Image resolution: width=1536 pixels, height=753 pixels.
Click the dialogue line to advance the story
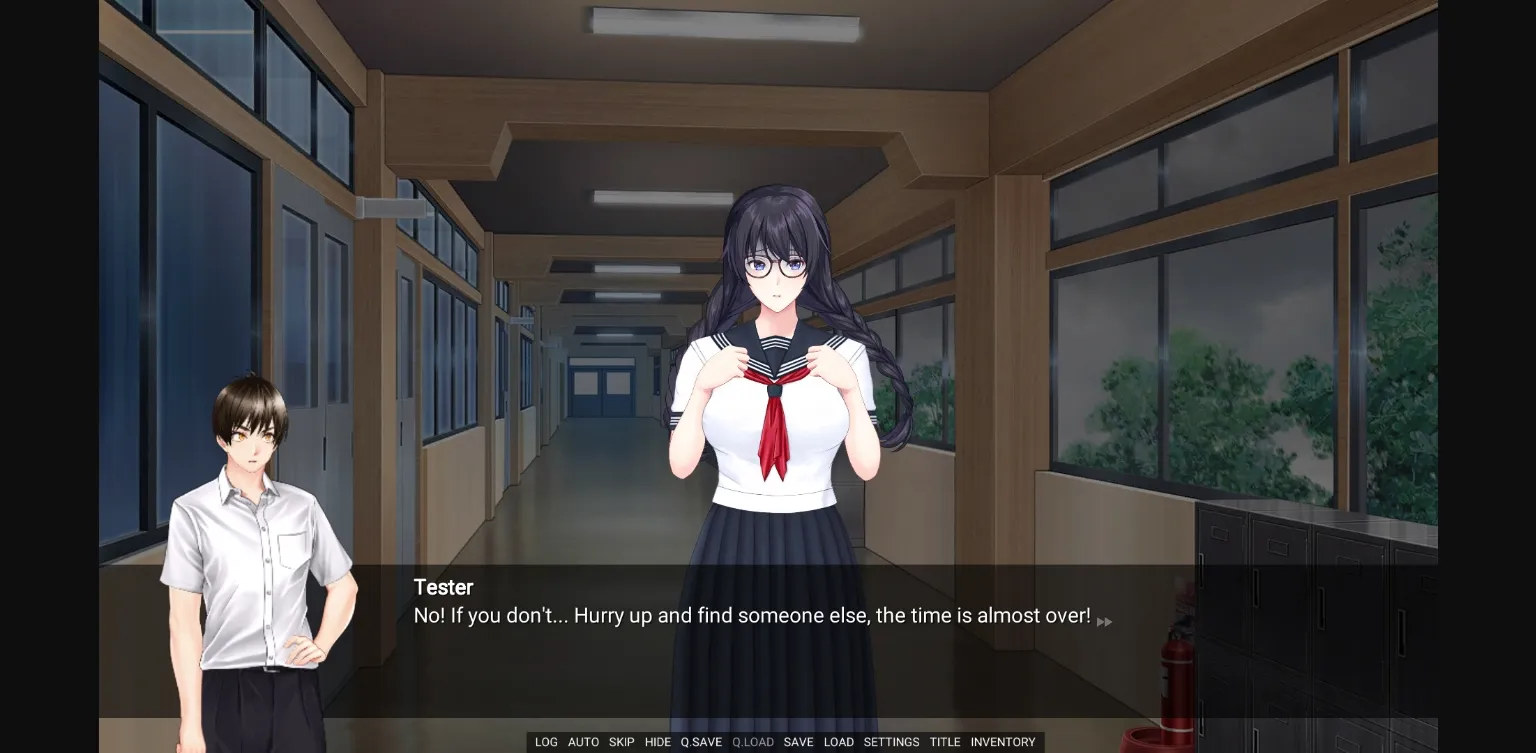[750, 616]
